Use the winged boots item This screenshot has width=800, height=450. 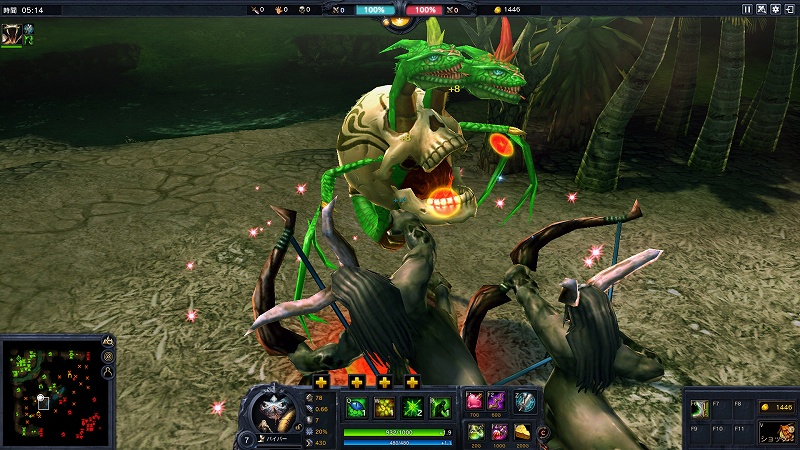click(525, 401)
